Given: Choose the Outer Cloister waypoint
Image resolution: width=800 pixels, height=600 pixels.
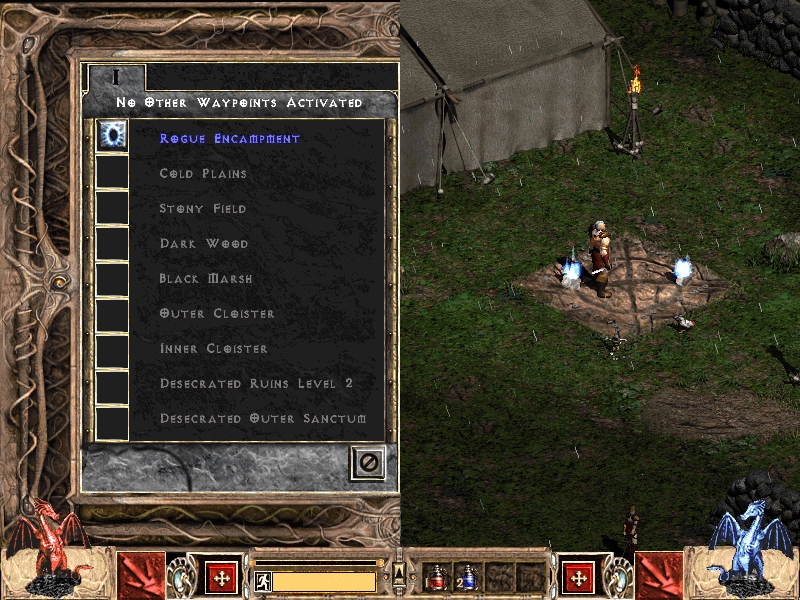Looking at the screenshot, I should pyautogui.click(x=217, y=314).
